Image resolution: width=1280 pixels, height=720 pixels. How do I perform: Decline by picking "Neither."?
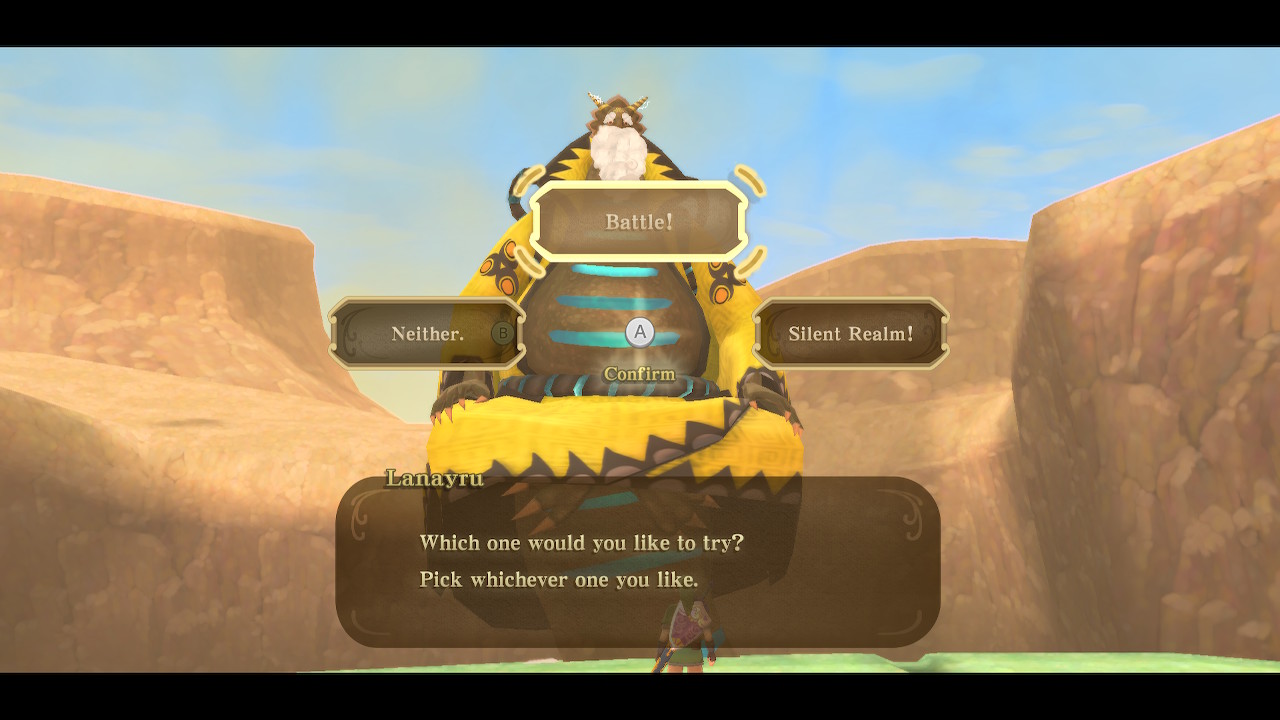pos(428,334)
